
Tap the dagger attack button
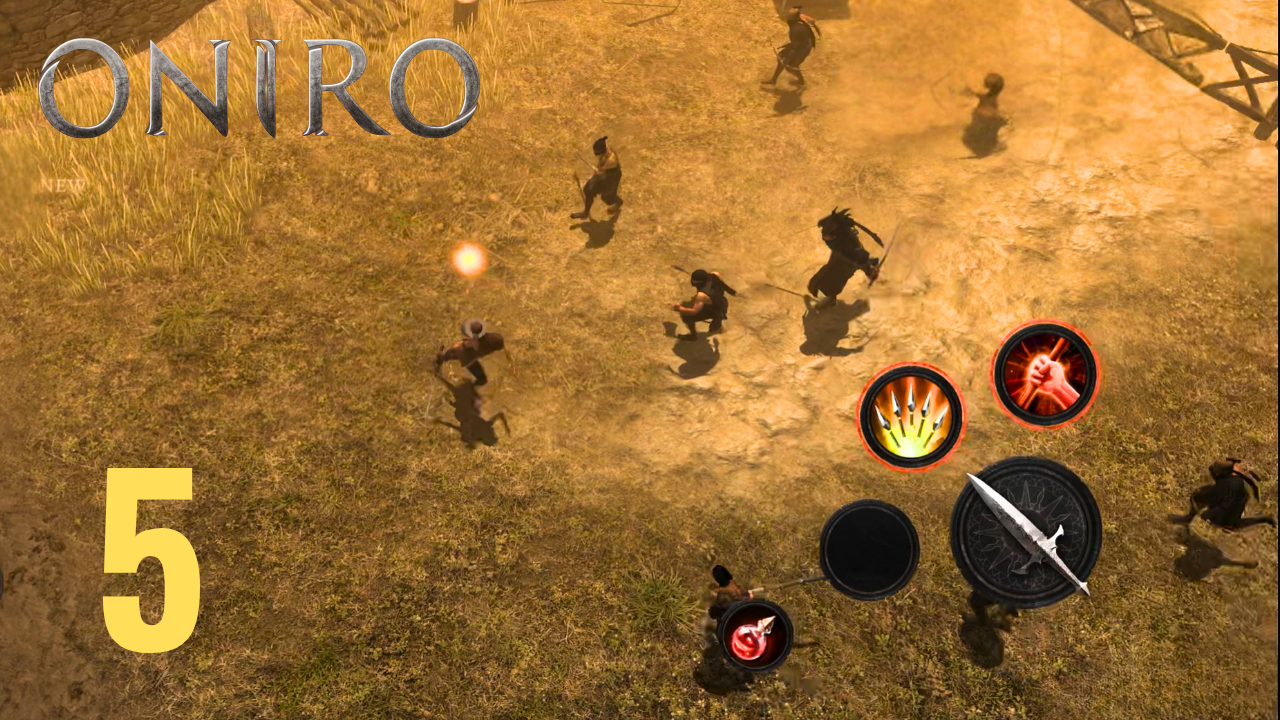[x=1025, y=535]
